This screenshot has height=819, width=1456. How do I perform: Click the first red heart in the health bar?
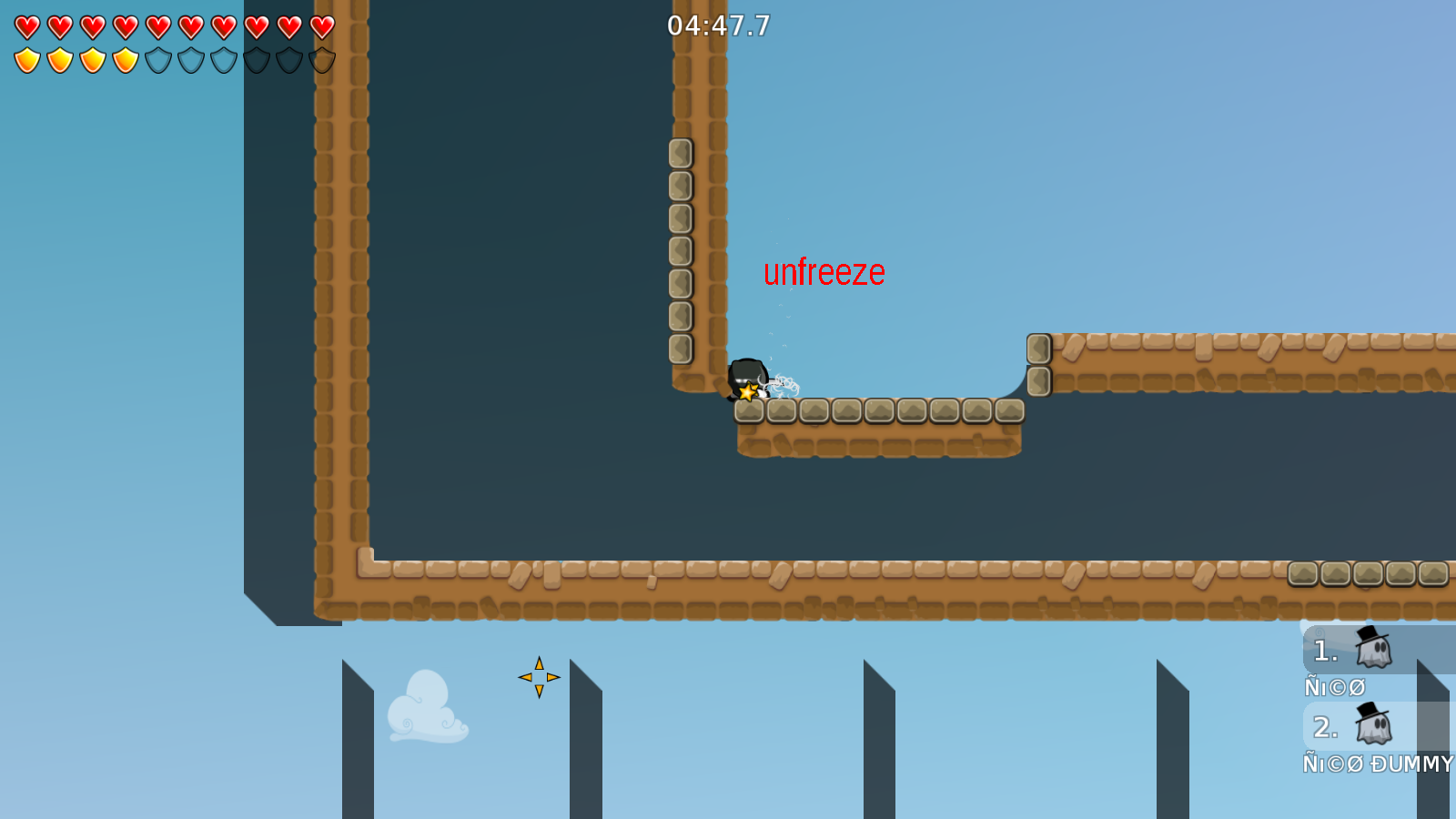(27, 27)
